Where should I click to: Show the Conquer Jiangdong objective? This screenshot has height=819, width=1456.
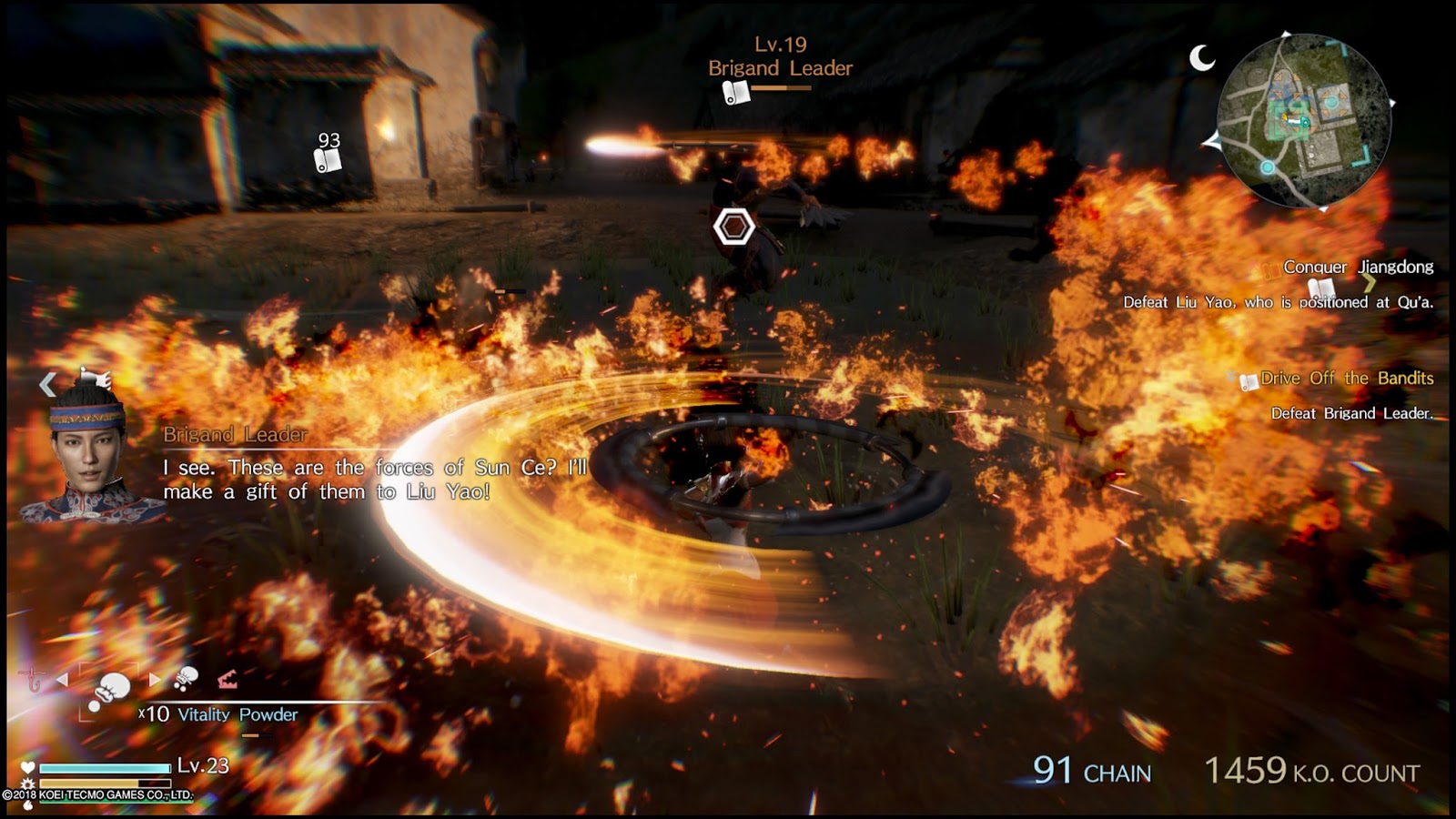[x=1357, y=267]
